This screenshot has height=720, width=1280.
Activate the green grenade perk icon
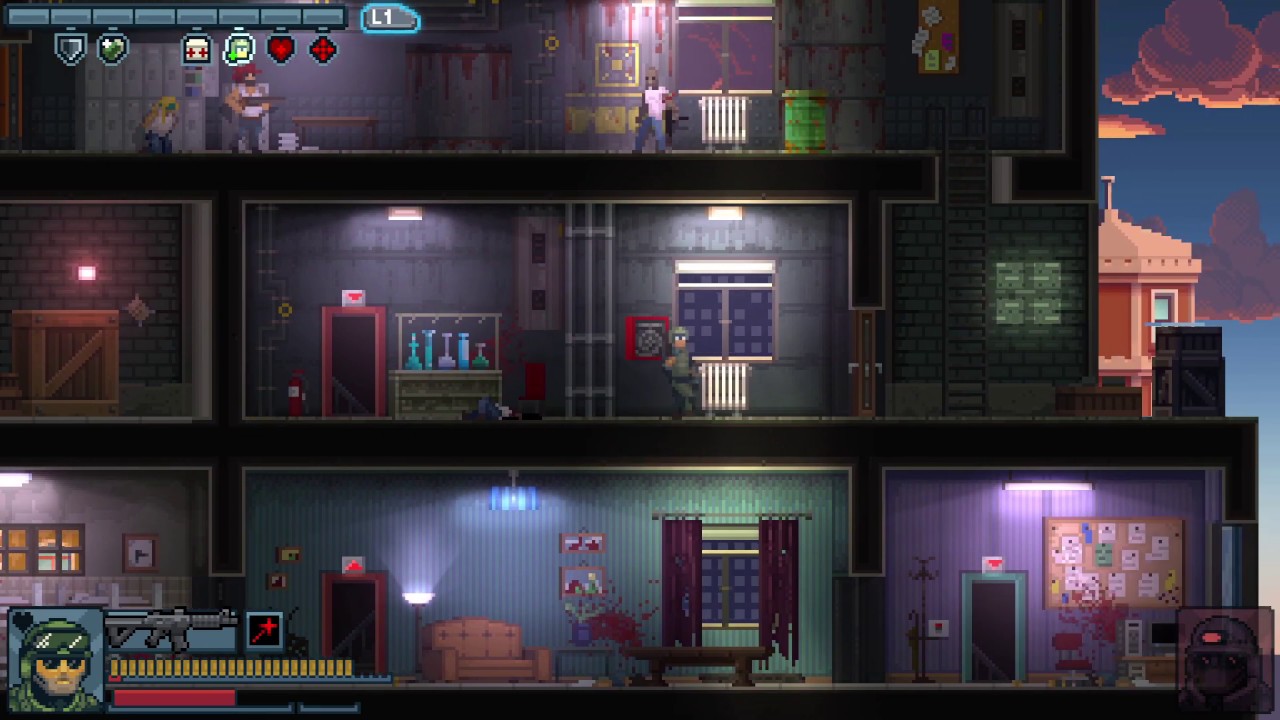pos(112,48)
